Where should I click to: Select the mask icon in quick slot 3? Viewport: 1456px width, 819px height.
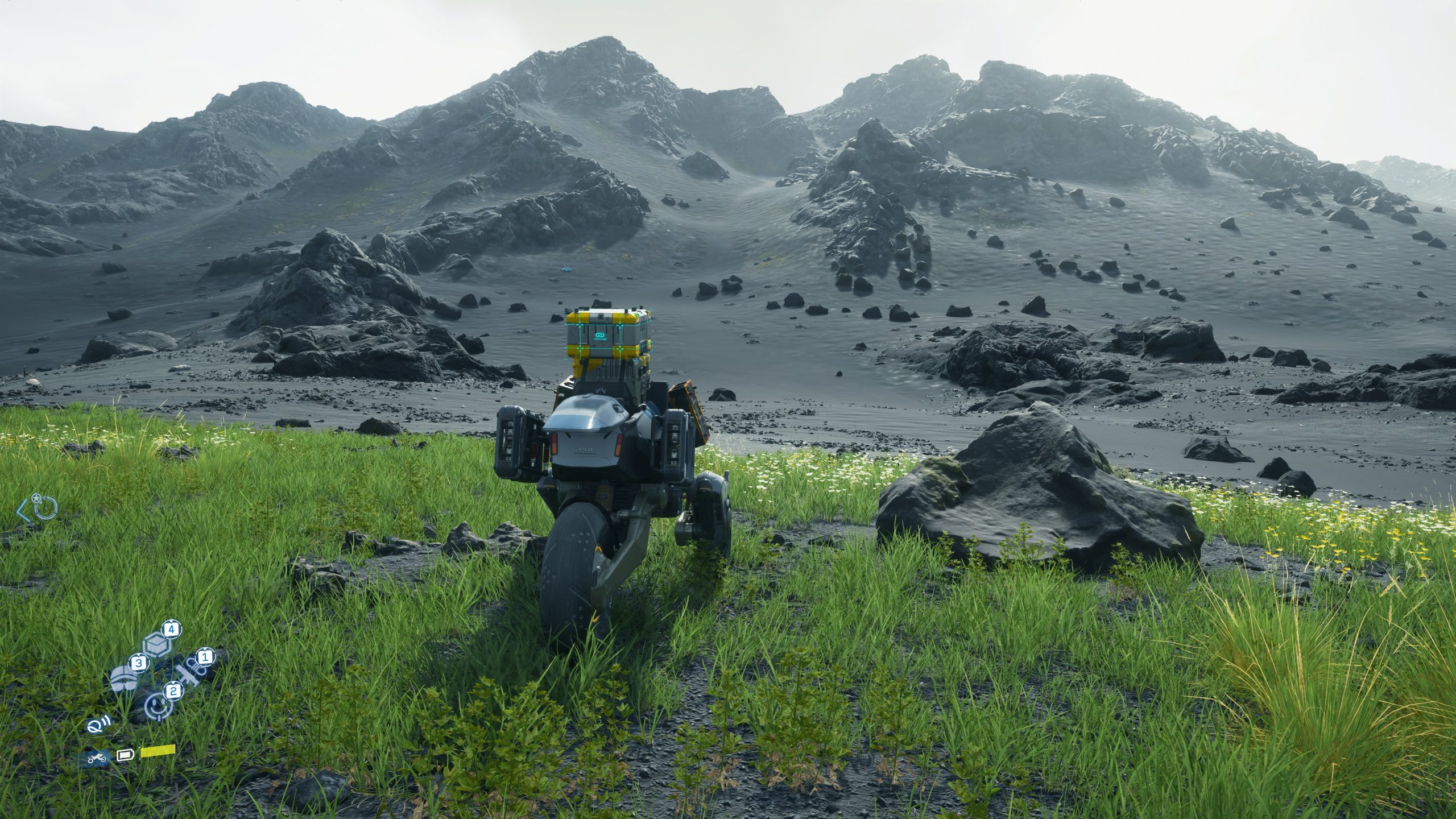click(x=124, y=679)
